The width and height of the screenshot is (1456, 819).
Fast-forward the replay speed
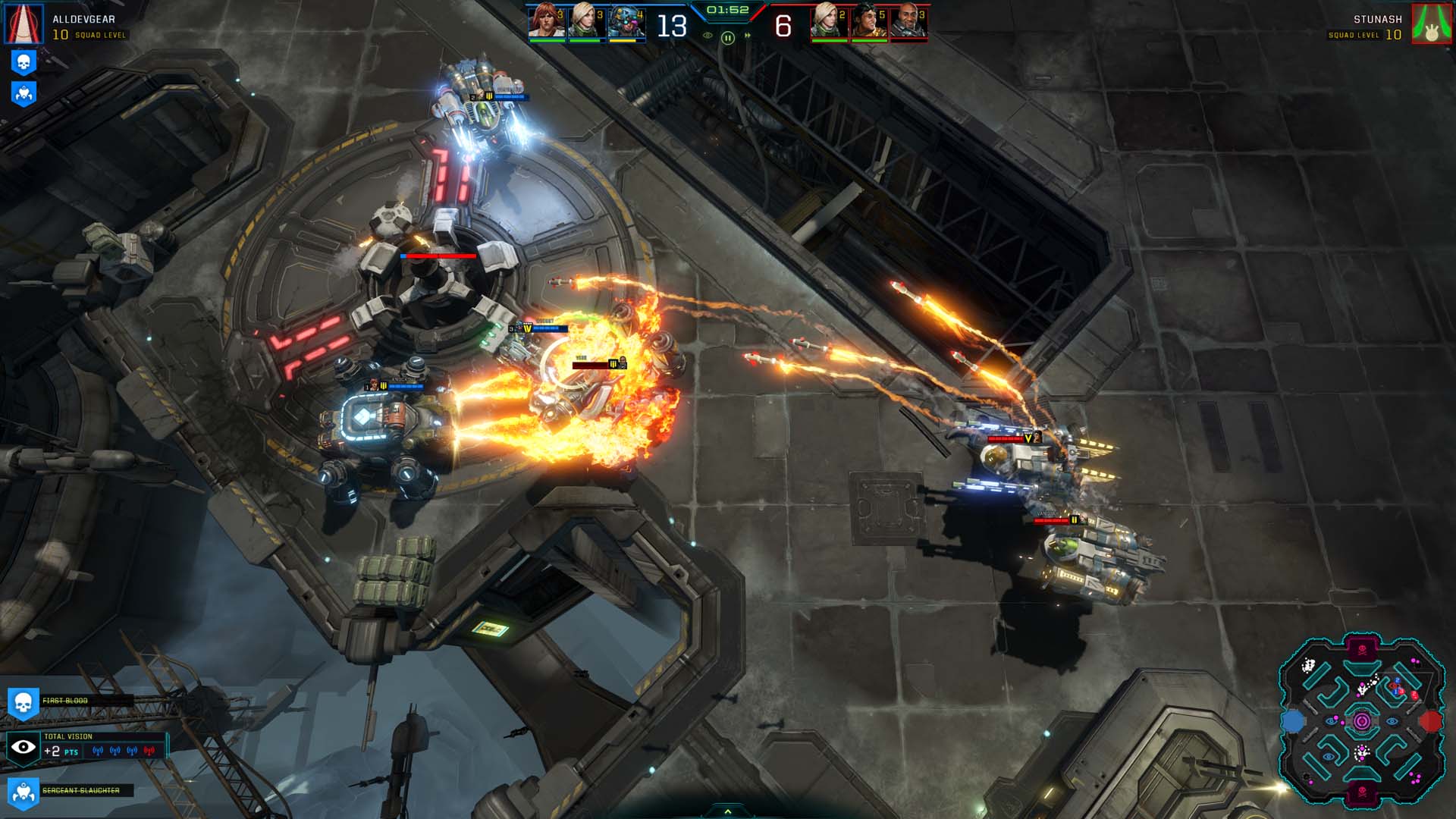[748, 36]
